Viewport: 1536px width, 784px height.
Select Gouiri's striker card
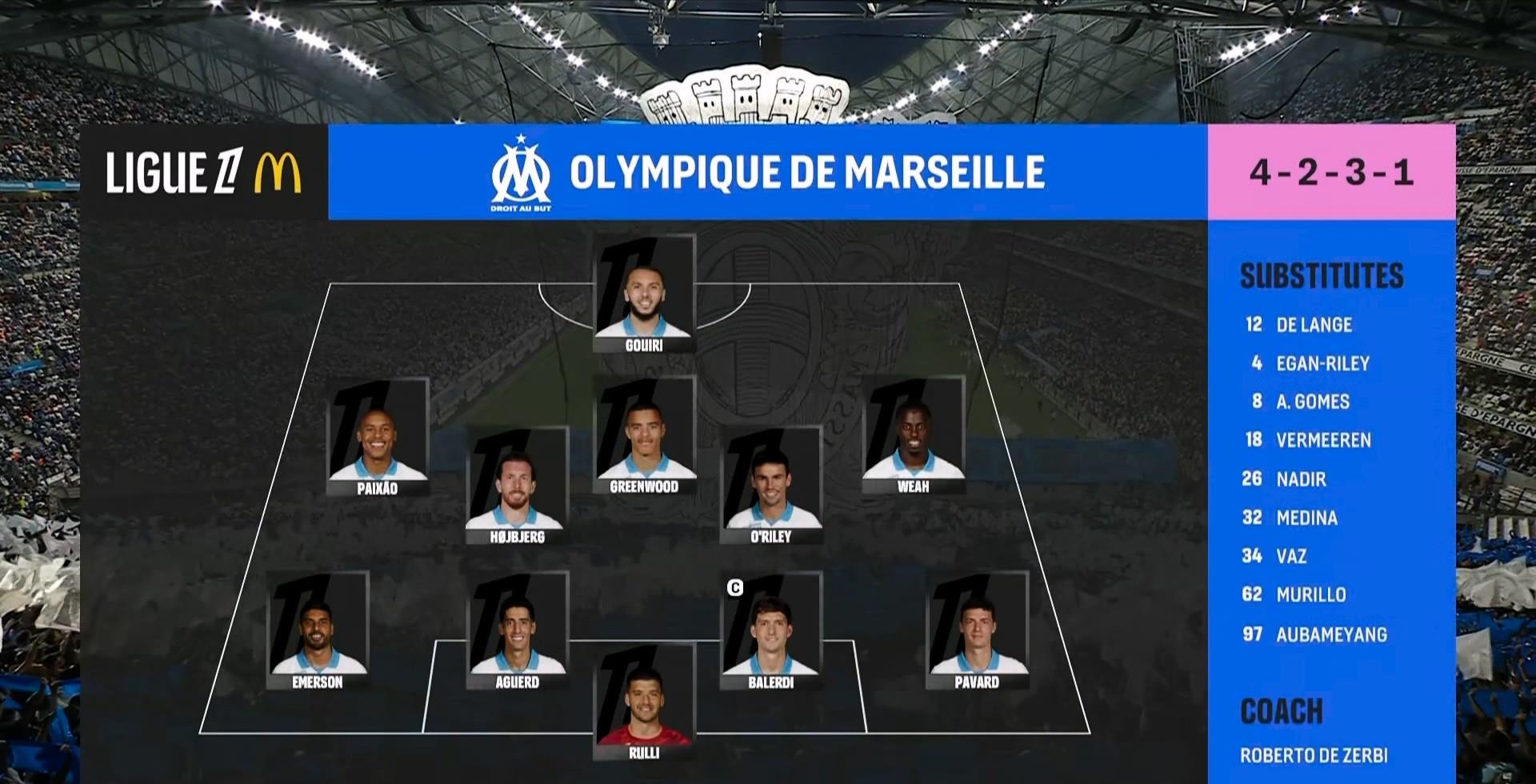coord(644,294)
